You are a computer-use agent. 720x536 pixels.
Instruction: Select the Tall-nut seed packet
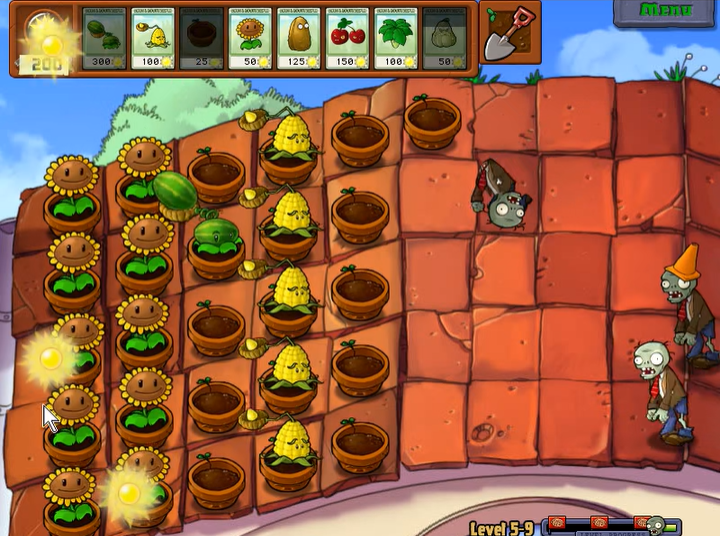pos(299,39)
